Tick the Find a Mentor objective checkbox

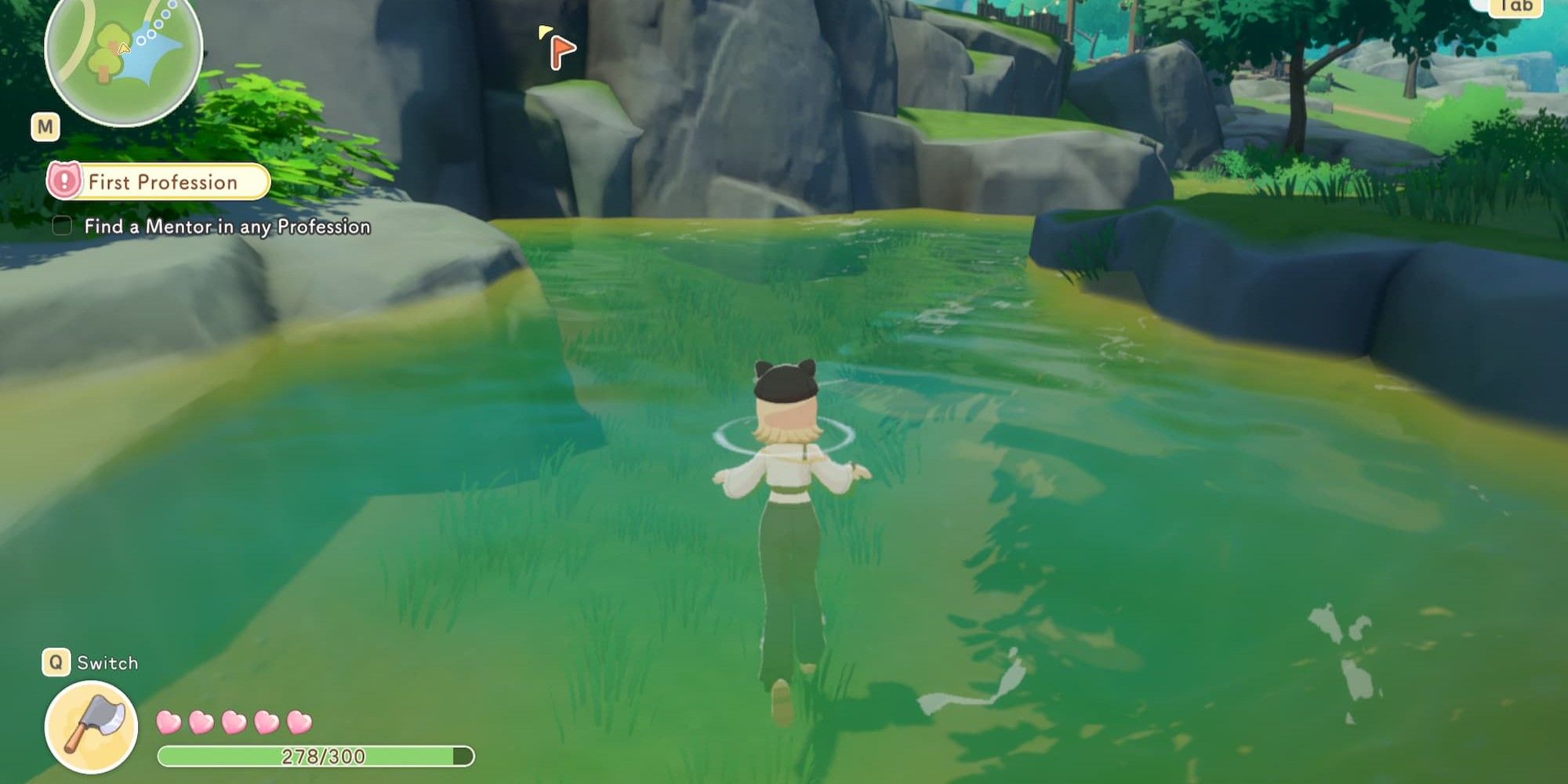62,227
